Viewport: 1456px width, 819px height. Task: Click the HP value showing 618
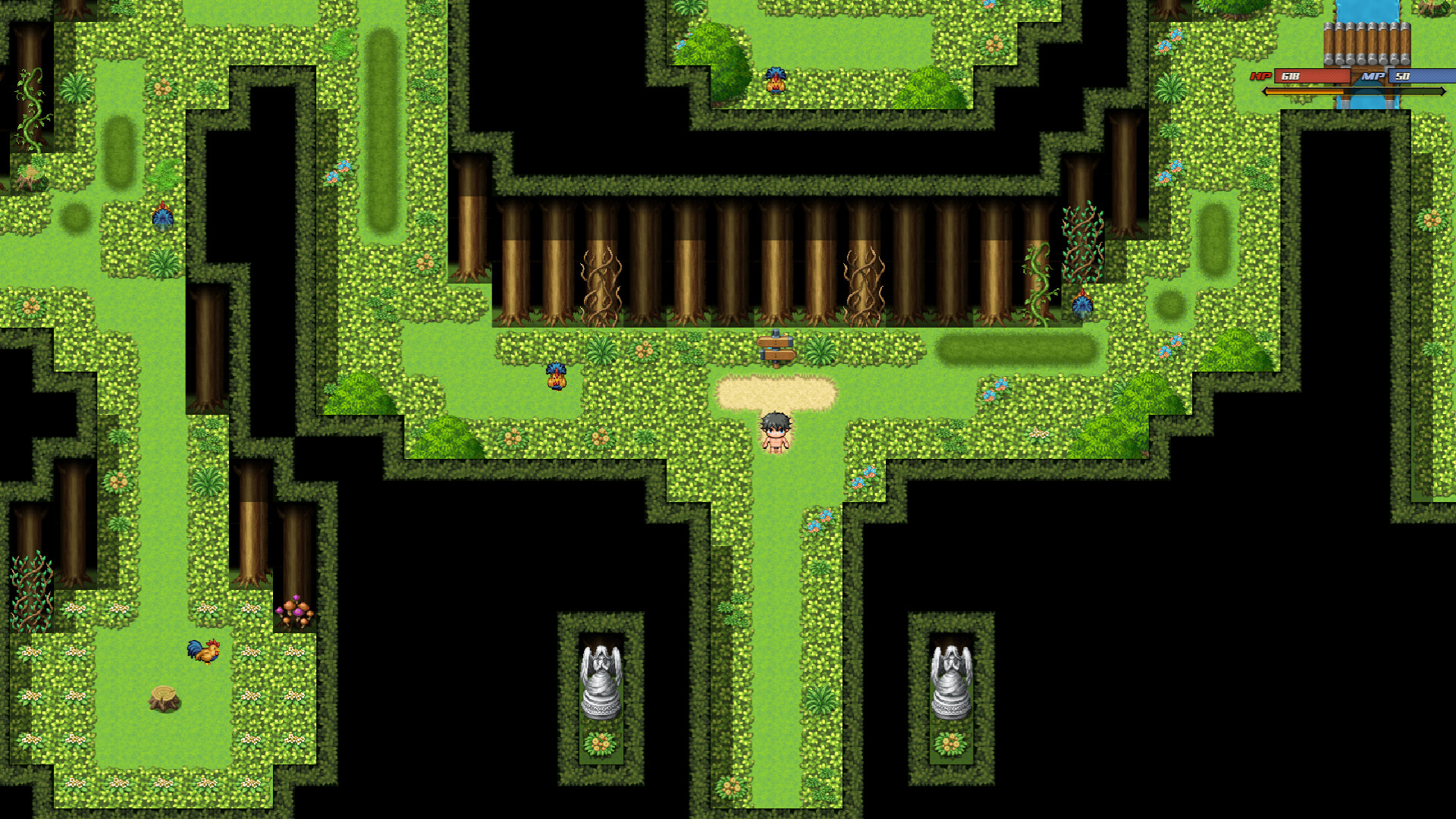tap(1291, 77)
